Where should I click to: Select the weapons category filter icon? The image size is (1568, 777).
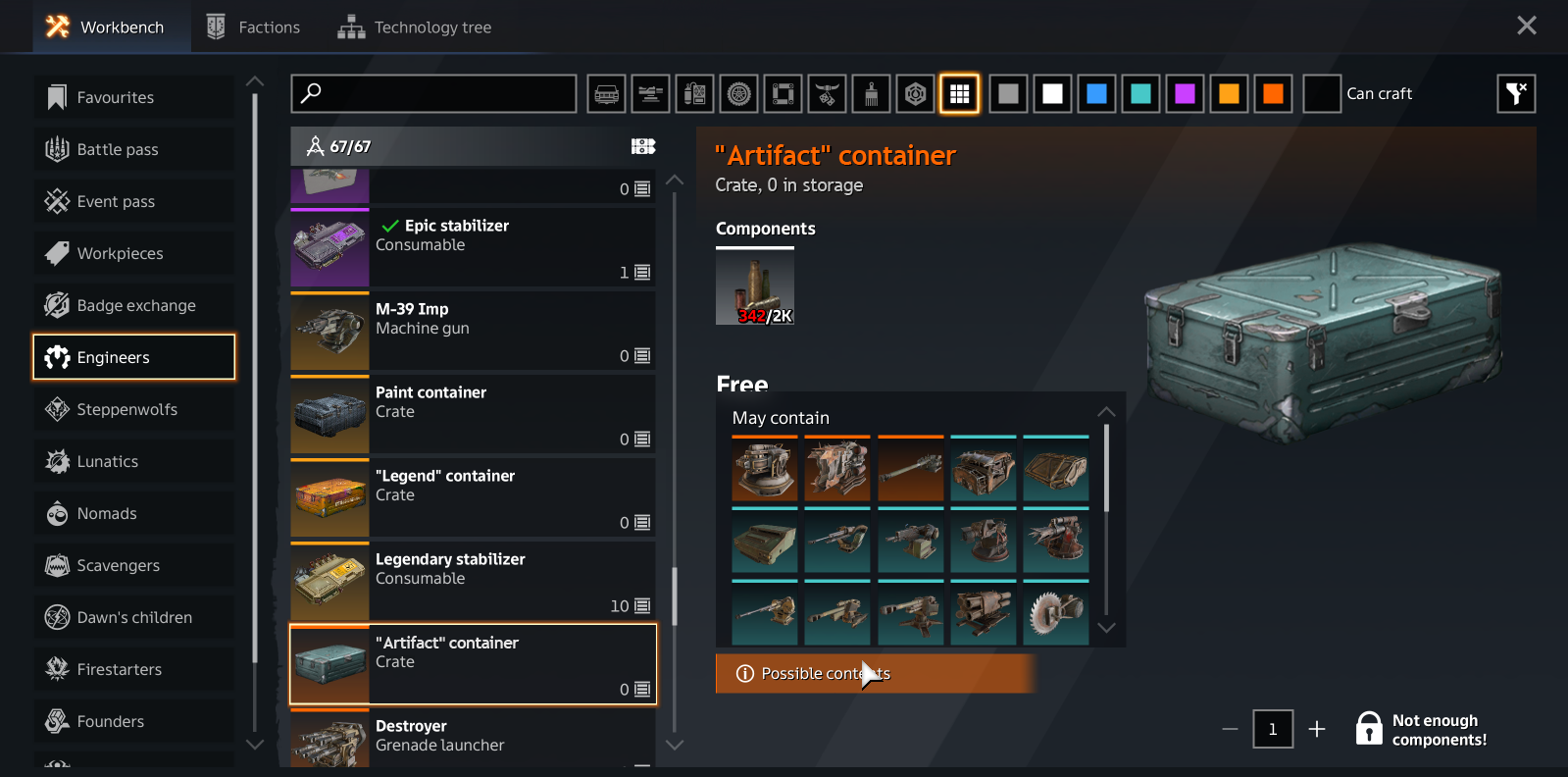tap(650, 93)
